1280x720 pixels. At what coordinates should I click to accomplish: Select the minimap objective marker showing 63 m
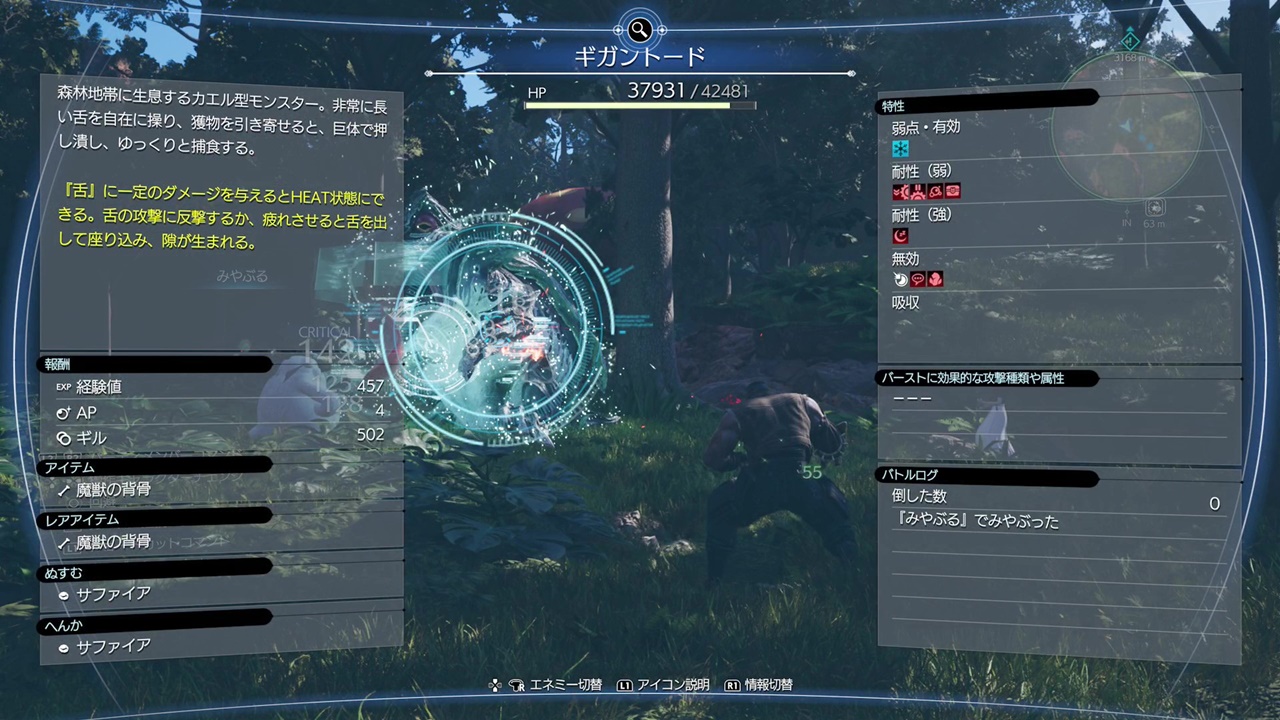pyautogui.click(x=1154, y=208)
